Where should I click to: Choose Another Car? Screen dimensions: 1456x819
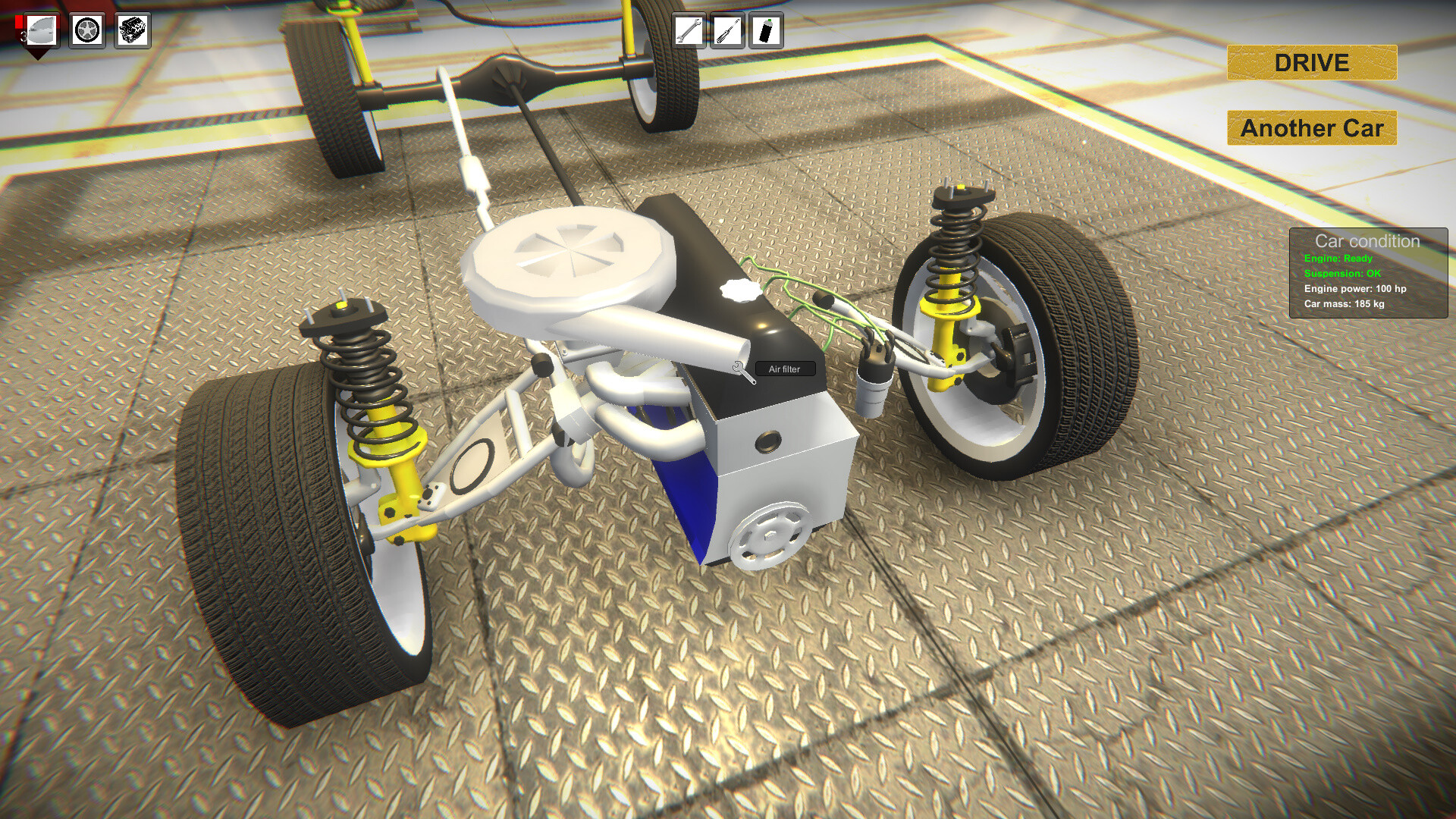coord(1310,128)
